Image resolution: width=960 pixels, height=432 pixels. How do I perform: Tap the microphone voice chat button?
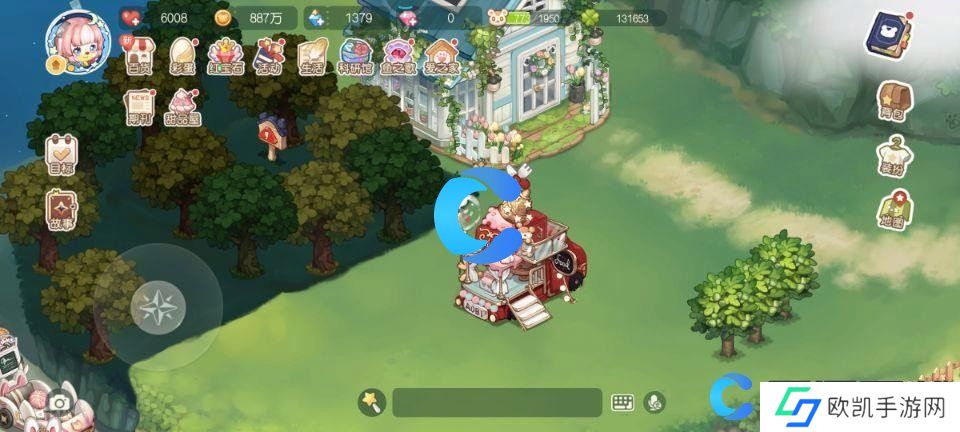coord(656,402)
